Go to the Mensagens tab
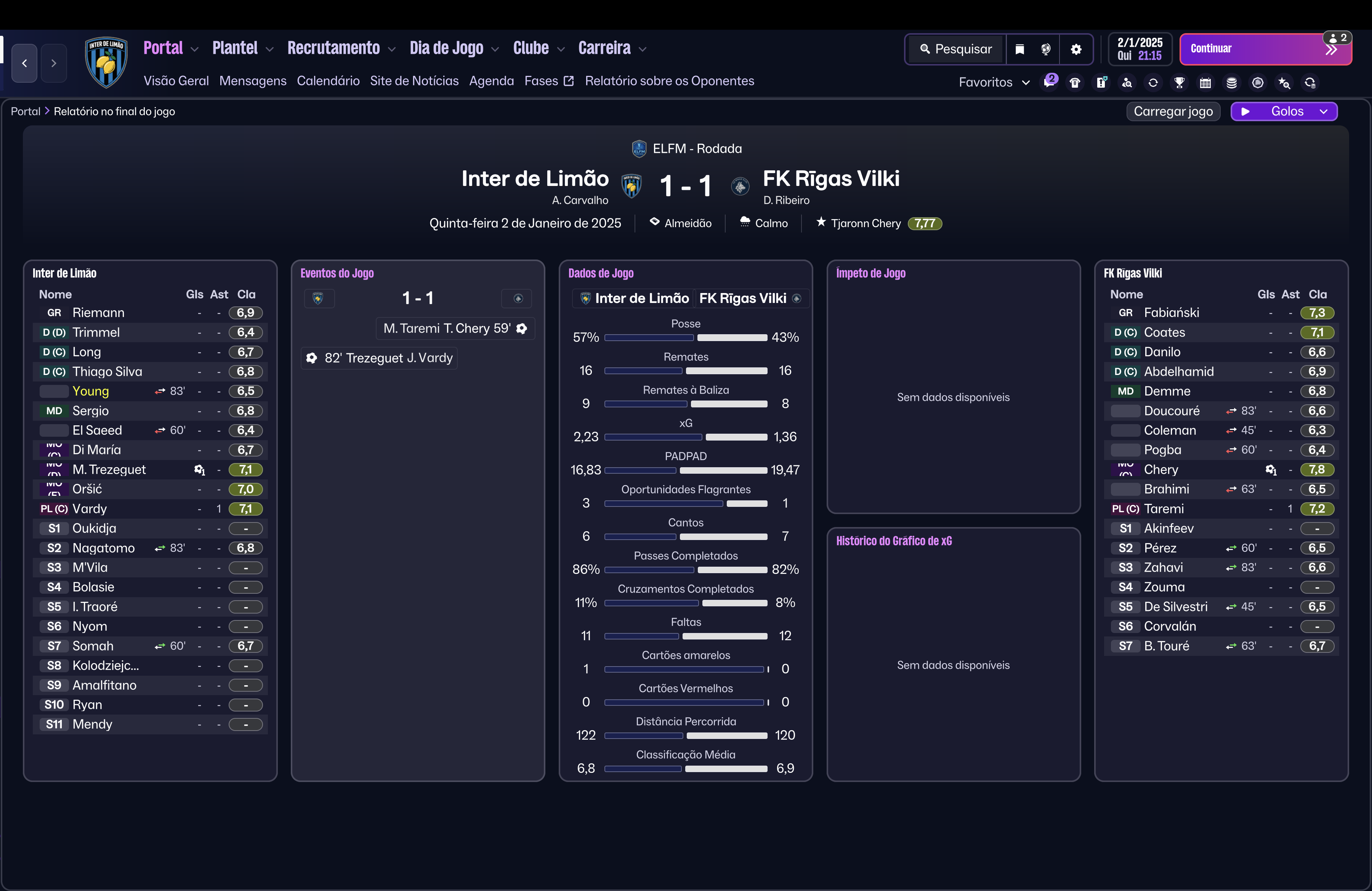Viewport: 1372px width, 891px height. coord(253,81)
